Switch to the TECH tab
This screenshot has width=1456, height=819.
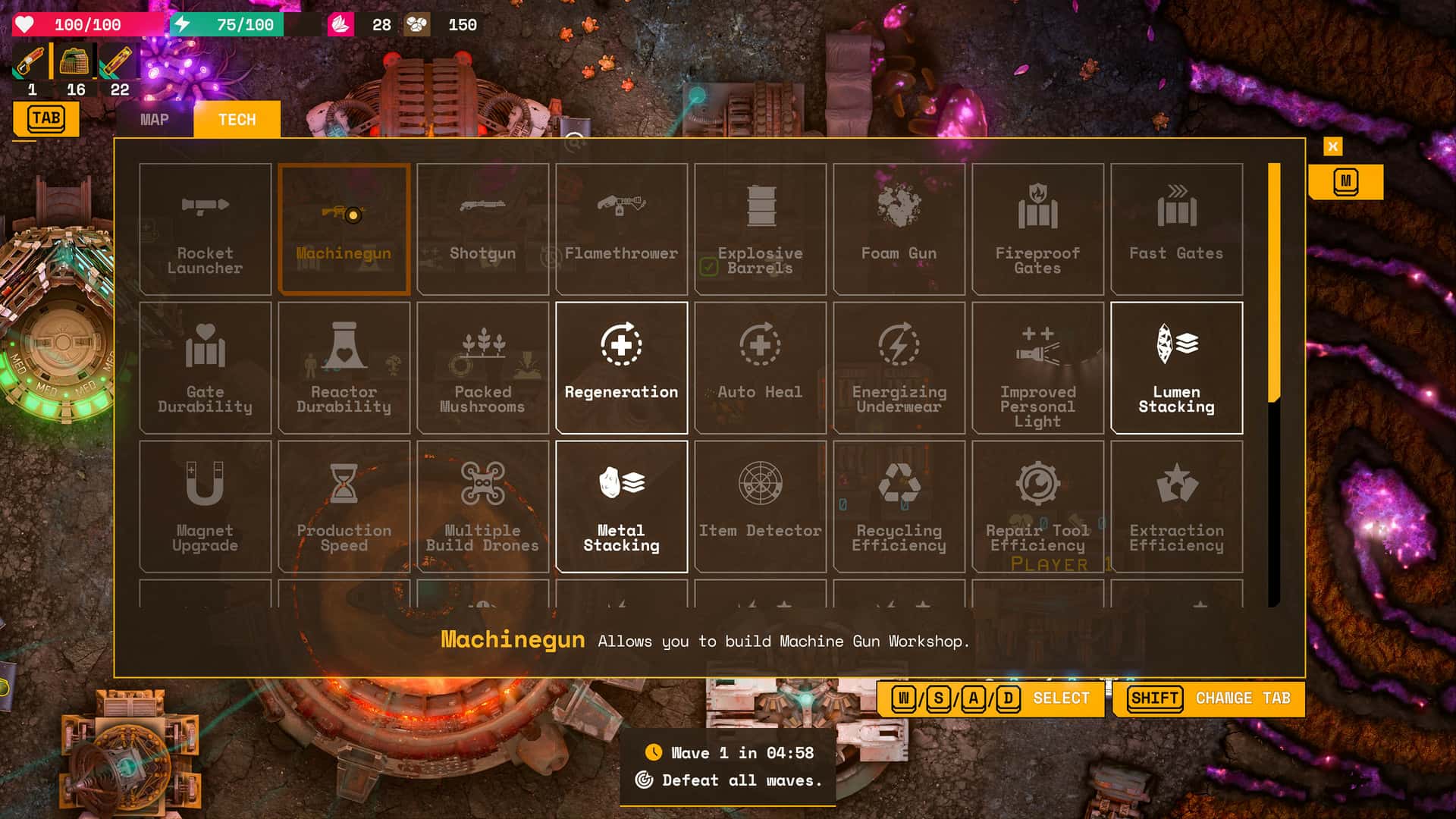[x=237, y=119]
